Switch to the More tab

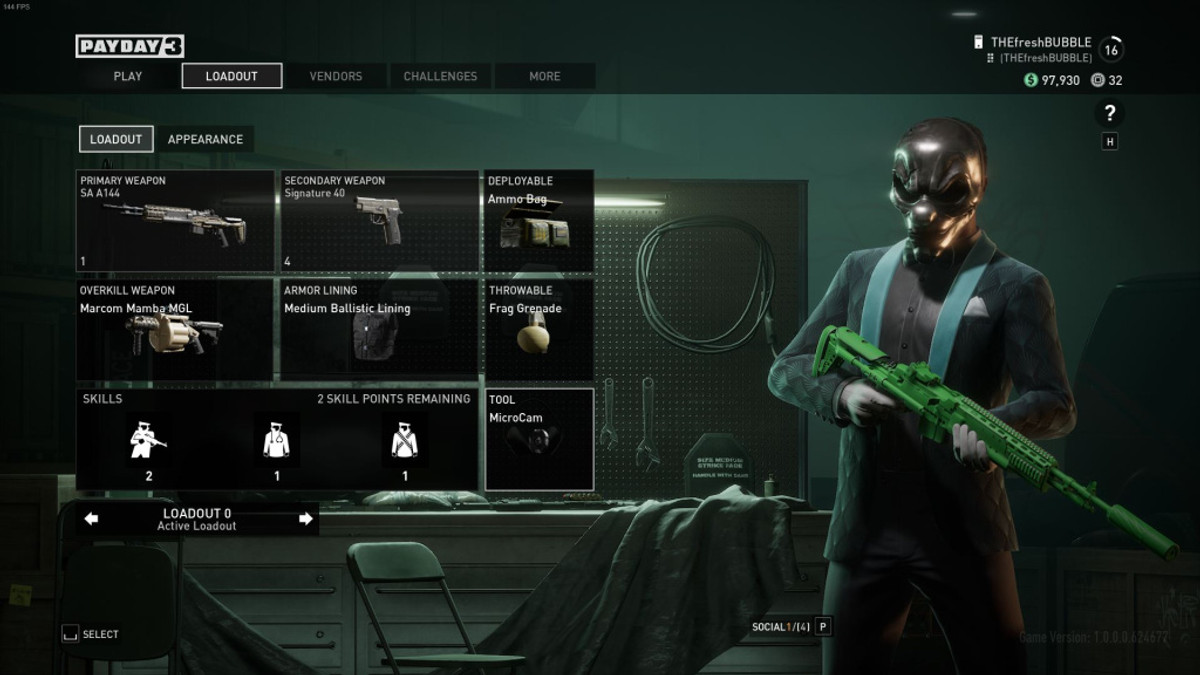545,76
